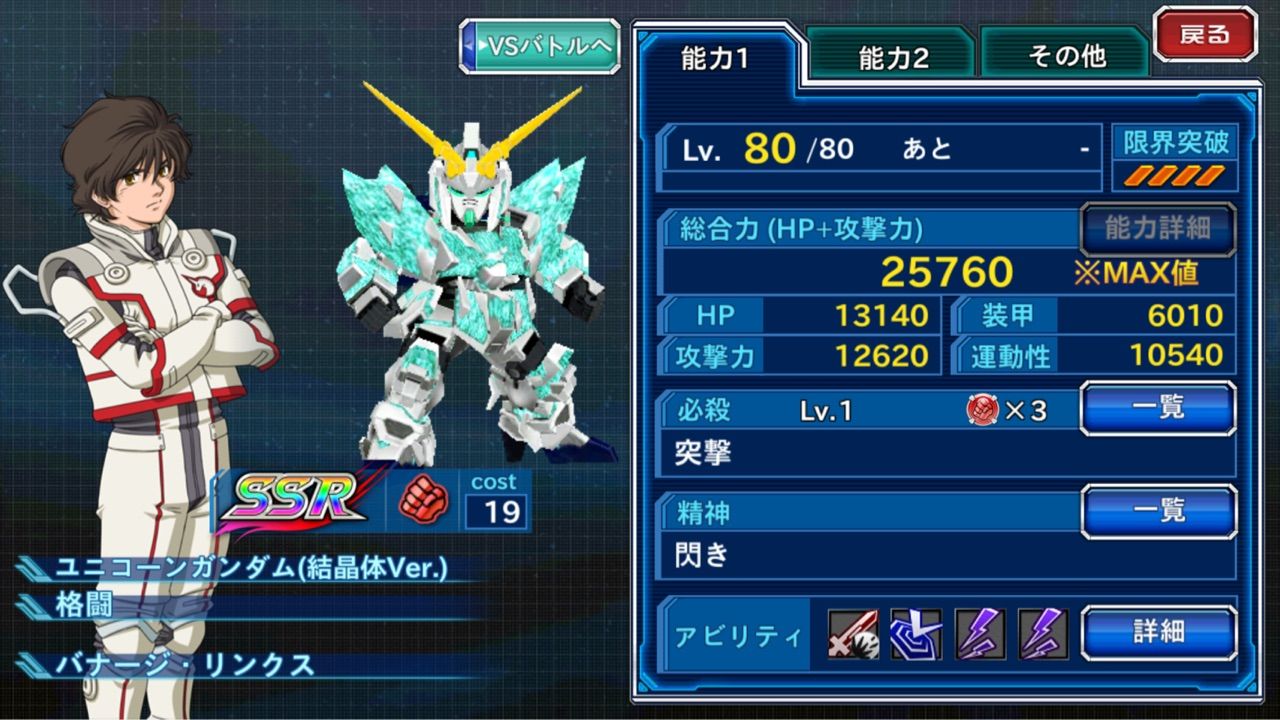The width and height of the screenshot is (1280, 720).
Task: Open the 能力詳細 panel
Action: (x=1157, y=228)
